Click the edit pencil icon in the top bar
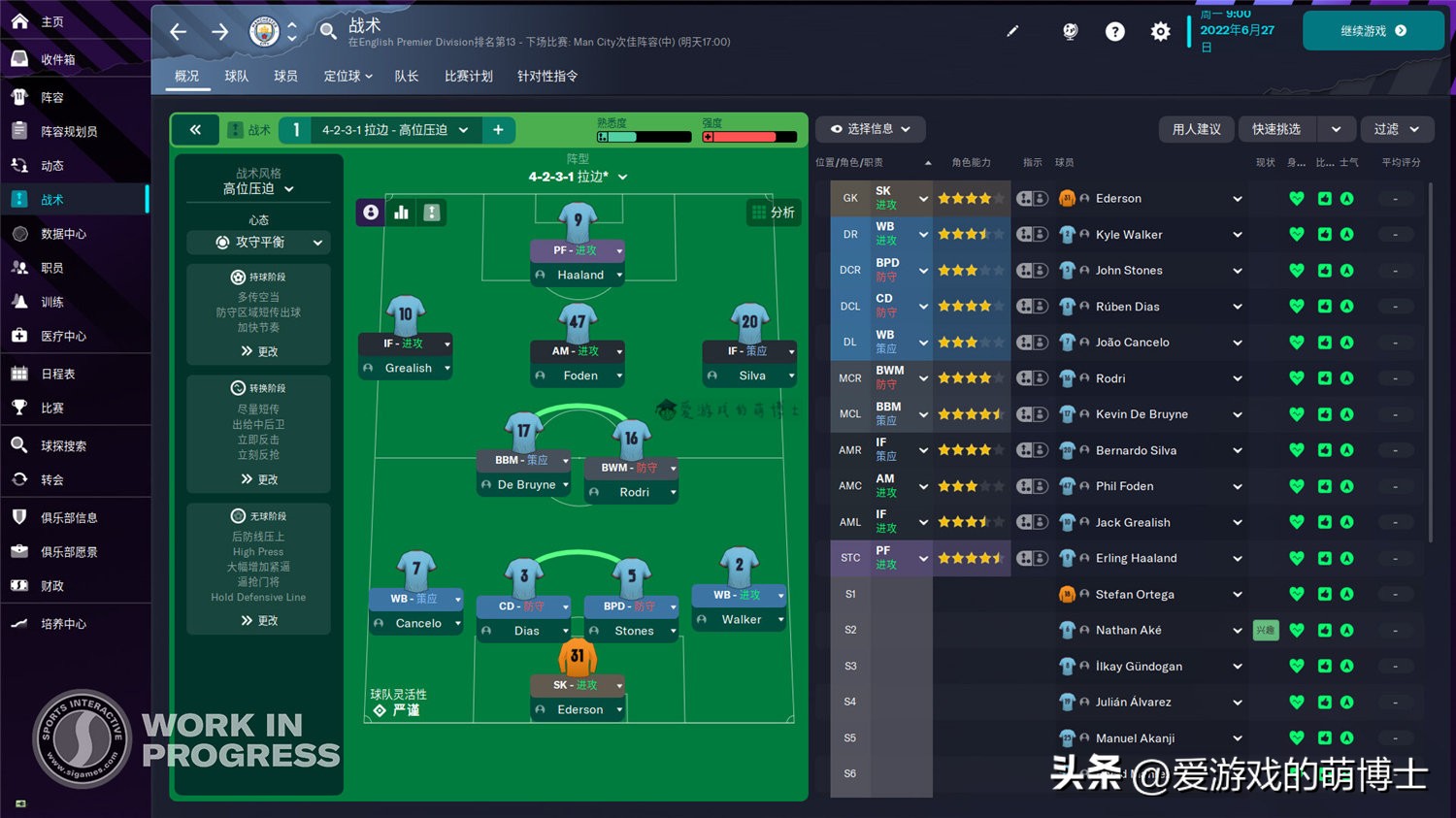 1012,31
